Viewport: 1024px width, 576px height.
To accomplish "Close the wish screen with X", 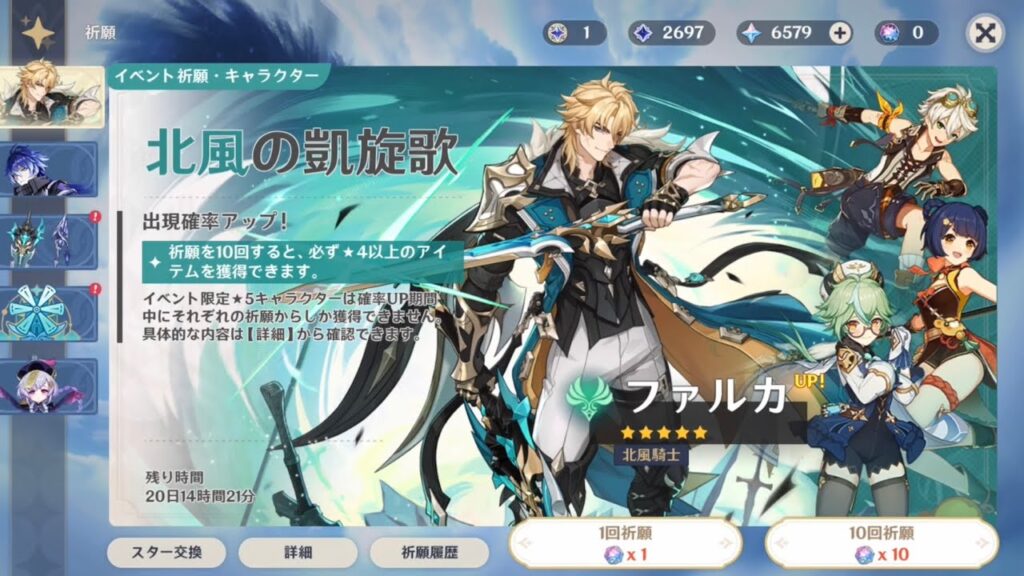I will point(985,33).
